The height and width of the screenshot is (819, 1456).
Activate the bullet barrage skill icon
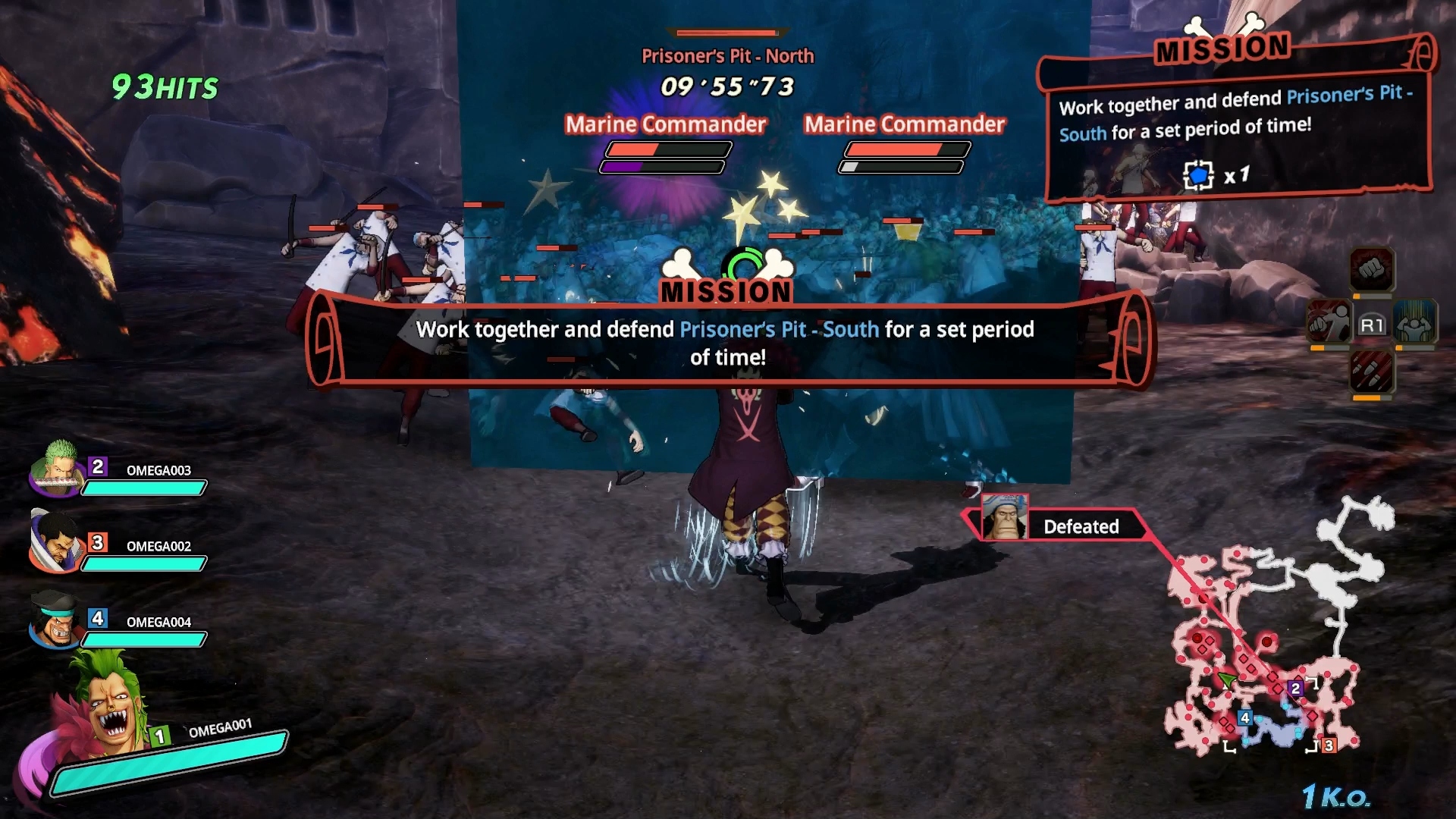(1372, 373)
